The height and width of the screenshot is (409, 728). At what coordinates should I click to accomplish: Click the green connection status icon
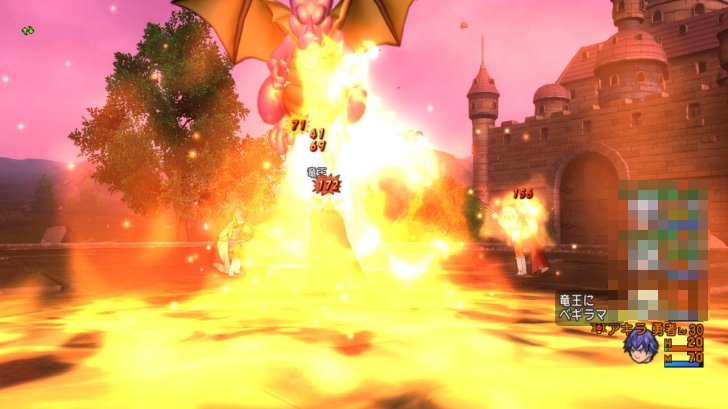(27, 31)
